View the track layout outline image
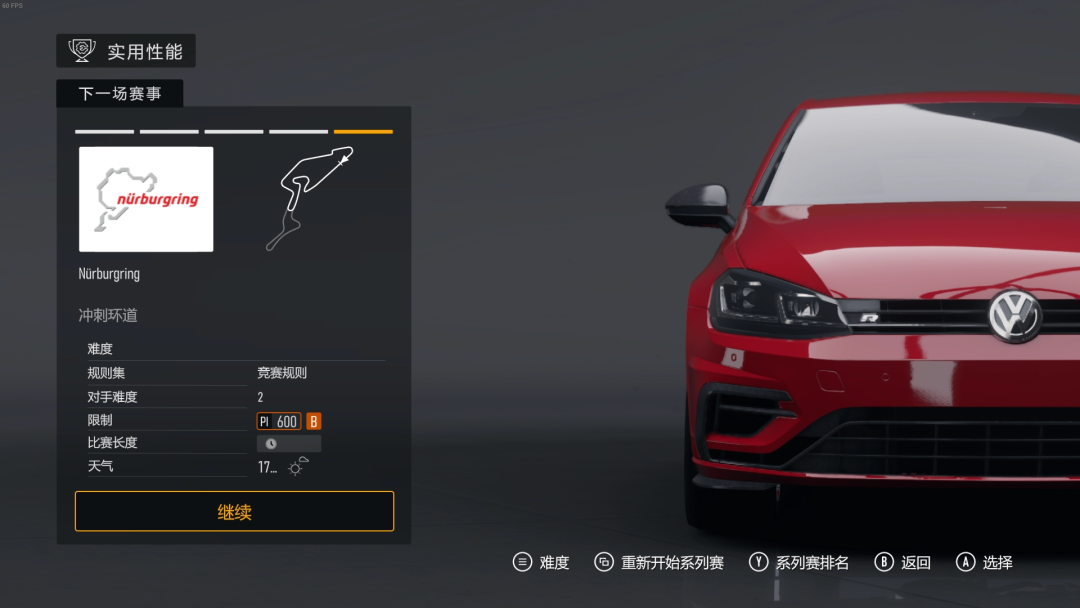 309,198
